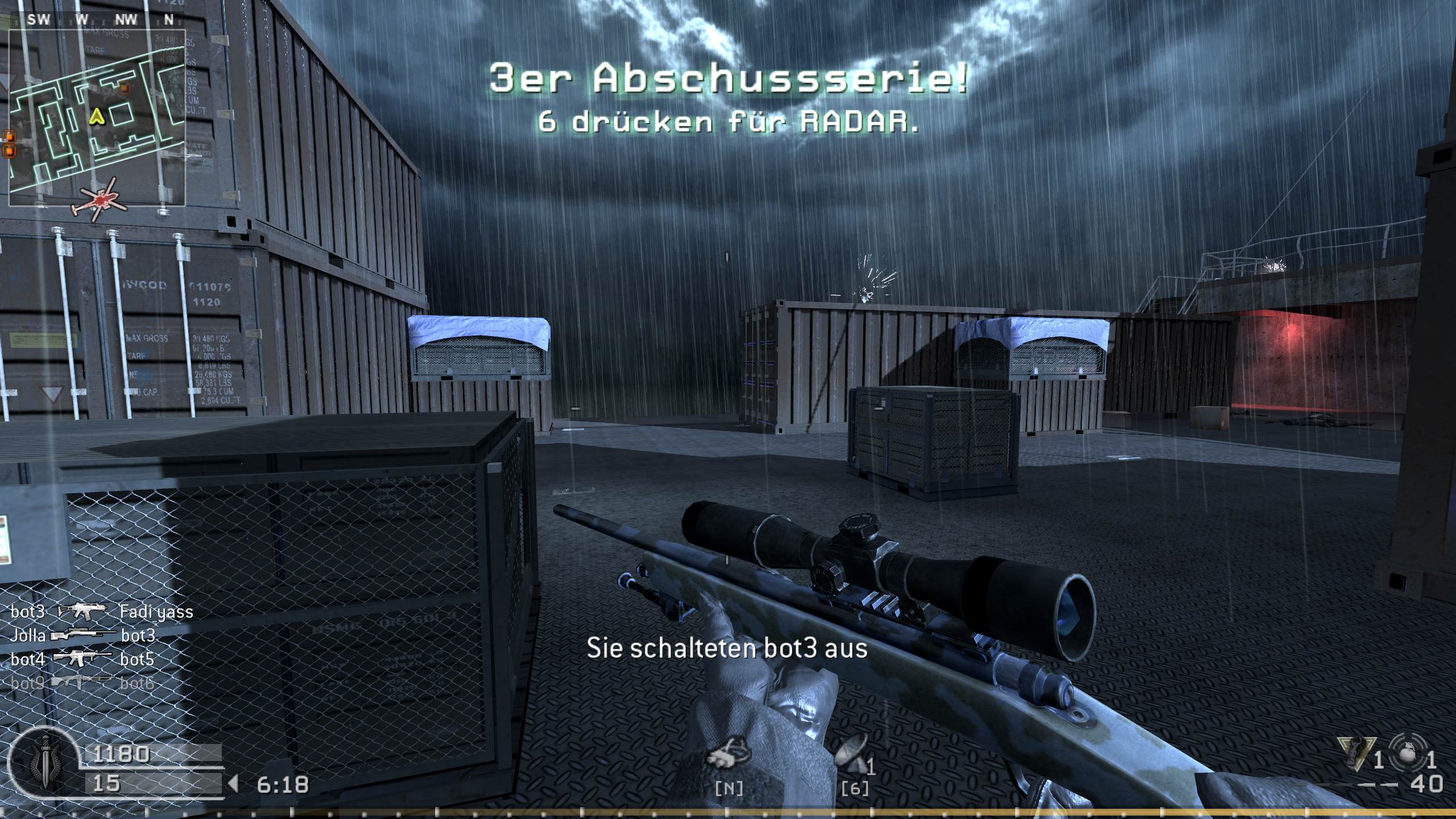Image resolution: width=1456 pixels, height=819 pixels.
Task: Select the G36C kill icon next to Fadi yass
Action: [x=81, y=612]
